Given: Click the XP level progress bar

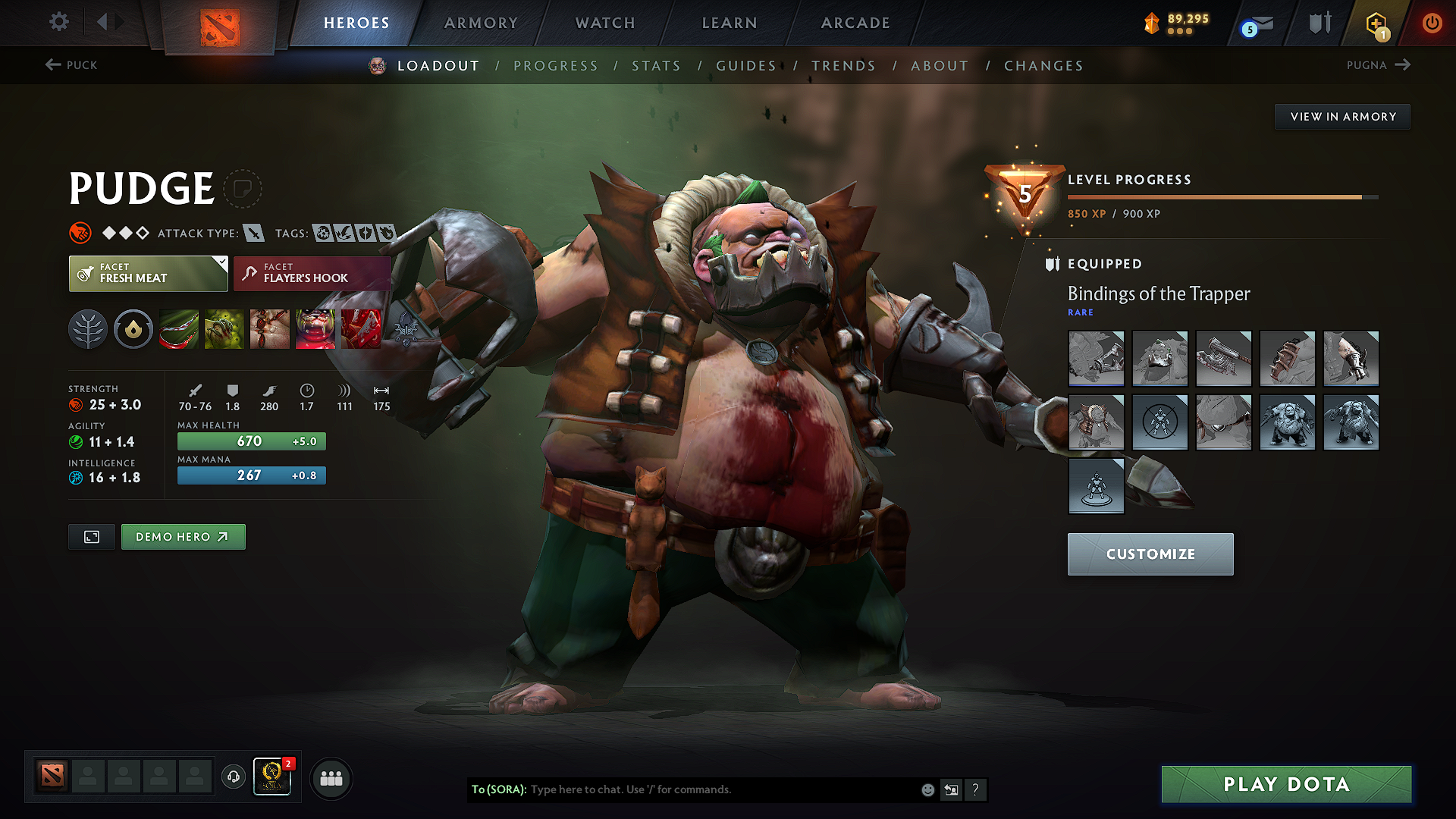Looking at the screenshot, I should pyautogui.click(x=1221, y=196).
